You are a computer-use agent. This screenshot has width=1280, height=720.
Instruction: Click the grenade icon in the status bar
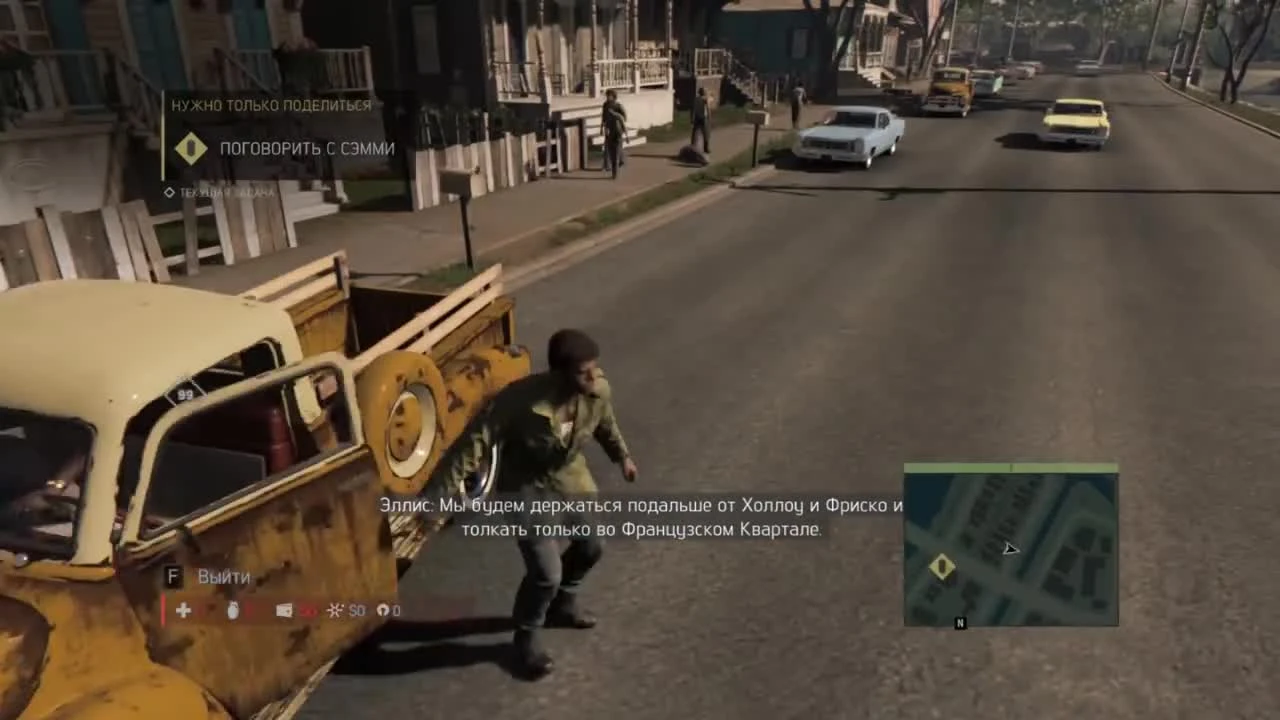[232, 610]
